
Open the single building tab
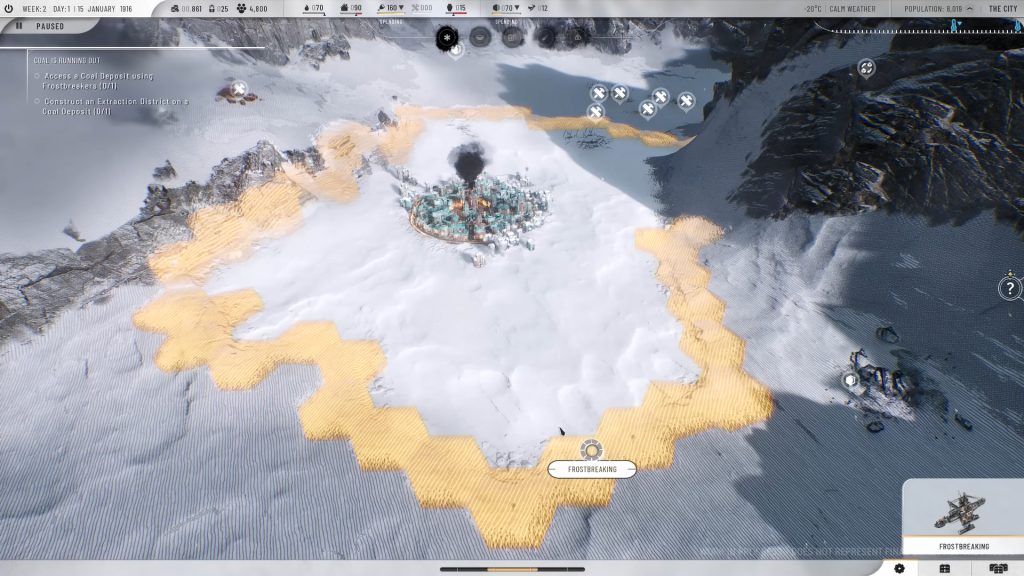(944, 568)
